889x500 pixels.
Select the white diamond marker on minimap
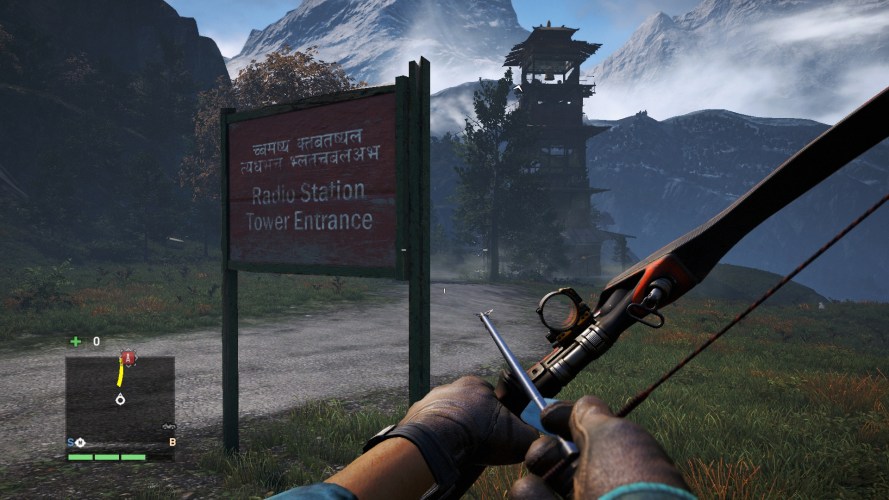point(79,441)
